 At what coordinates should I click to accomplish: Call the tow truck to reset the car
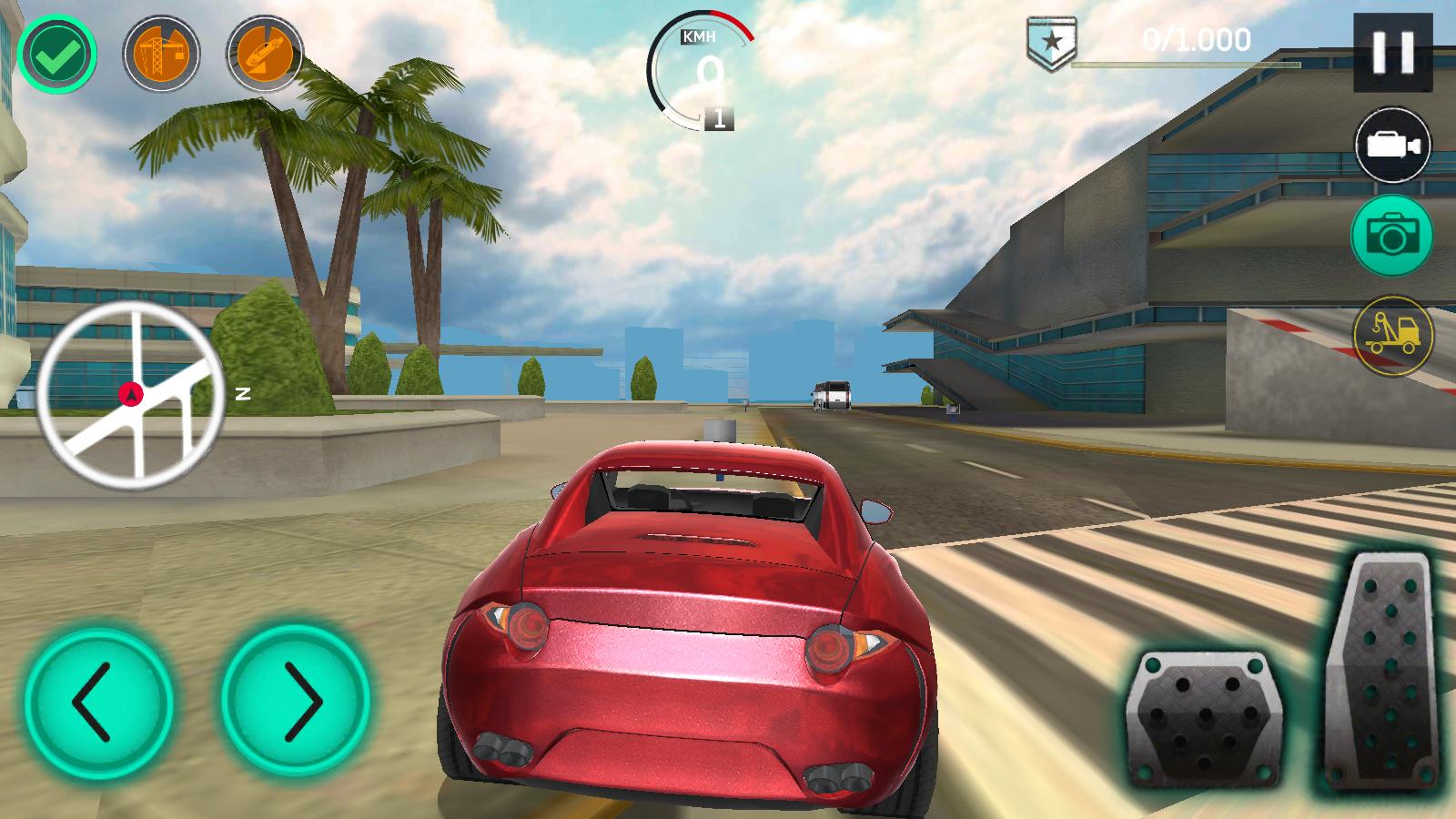tap(1392, 335)
